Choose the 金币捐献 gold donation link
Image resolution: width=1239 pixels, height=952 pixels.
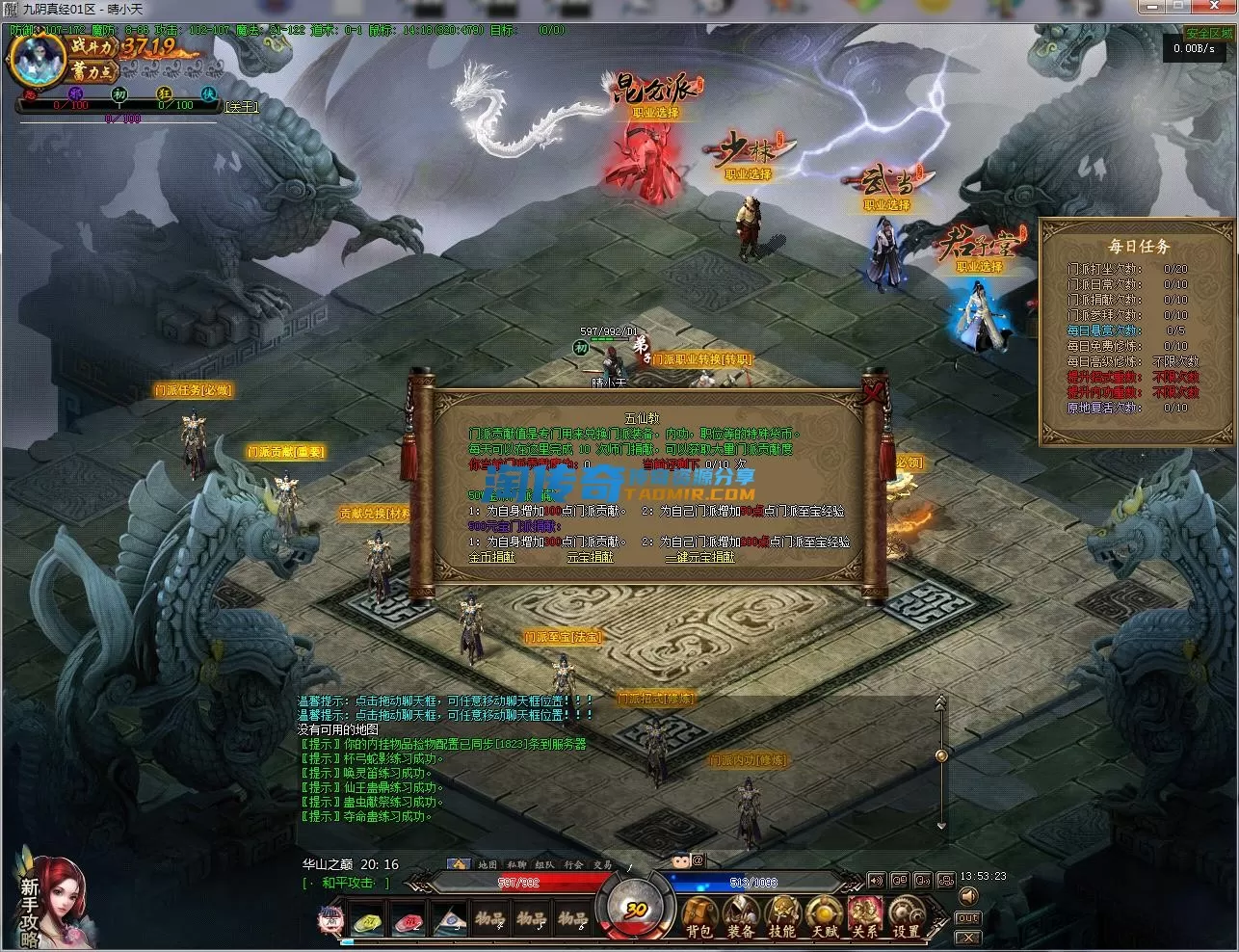pos(491,557)
